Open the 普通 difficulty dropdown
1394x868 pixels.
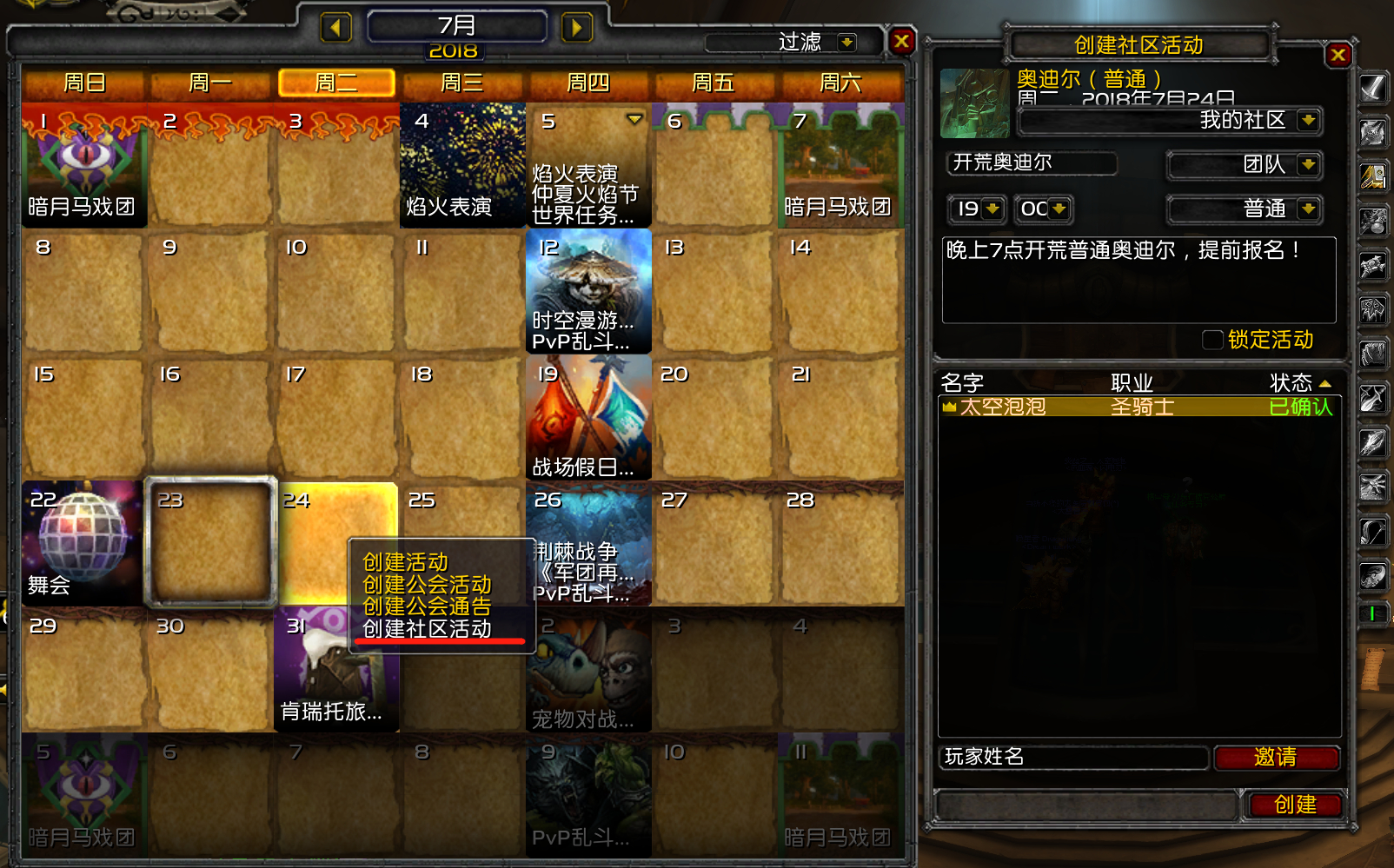coord(1243,209)
